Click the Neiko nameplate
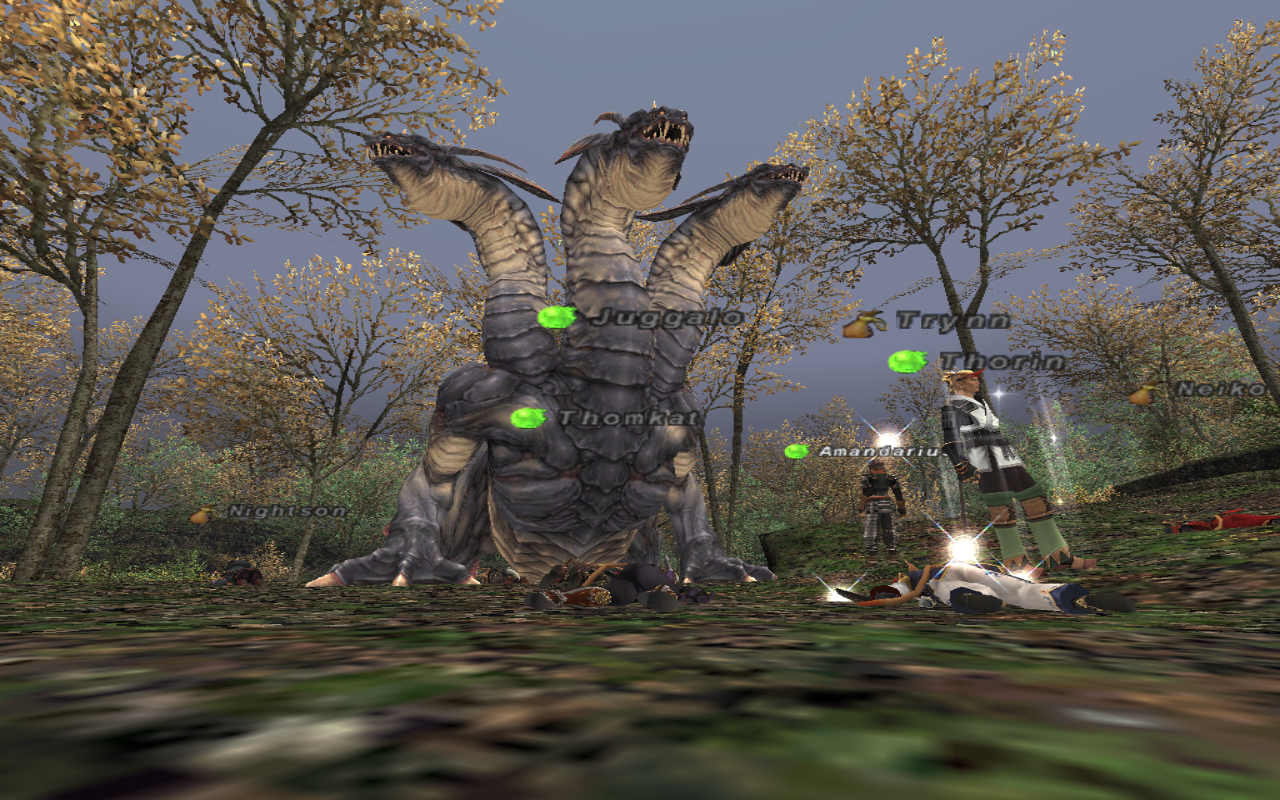Image resolution: width=1280 pixels, height=800 pixels. 1226,389
